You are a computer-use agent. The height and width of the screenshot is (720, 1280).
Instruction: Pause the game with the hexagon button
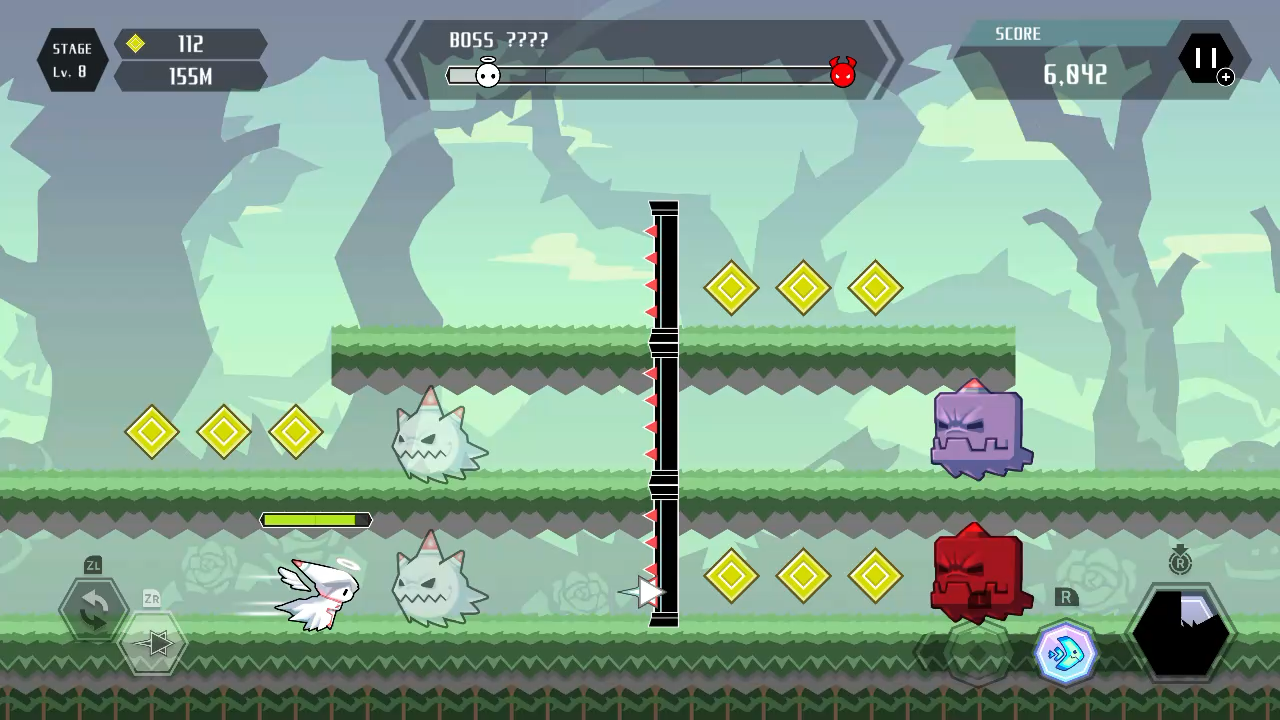tap(1205, 59)
